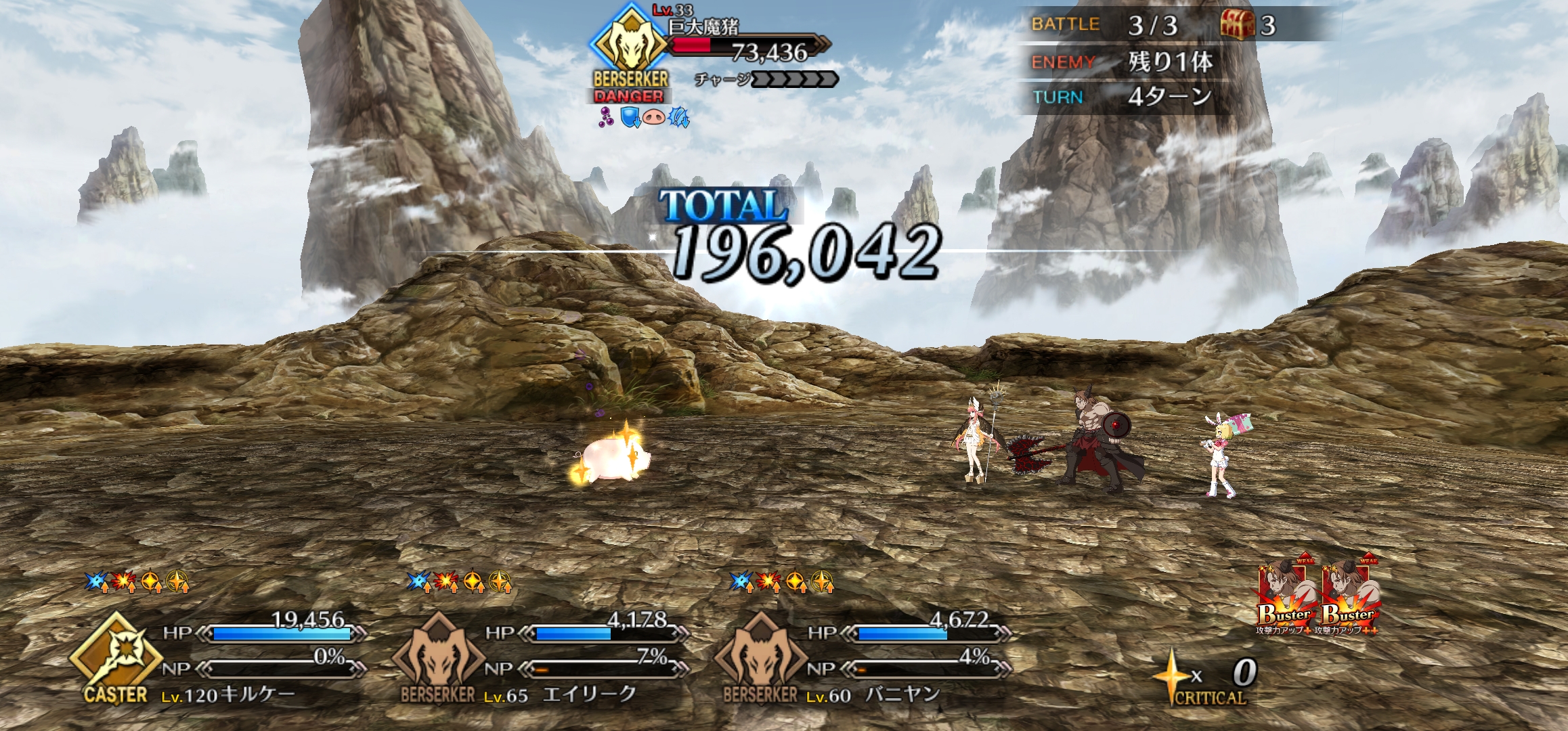Tap the blue shield buff icon under the enemy
1568x731 pixels.
pyautogui.click(x=630, y=117)
